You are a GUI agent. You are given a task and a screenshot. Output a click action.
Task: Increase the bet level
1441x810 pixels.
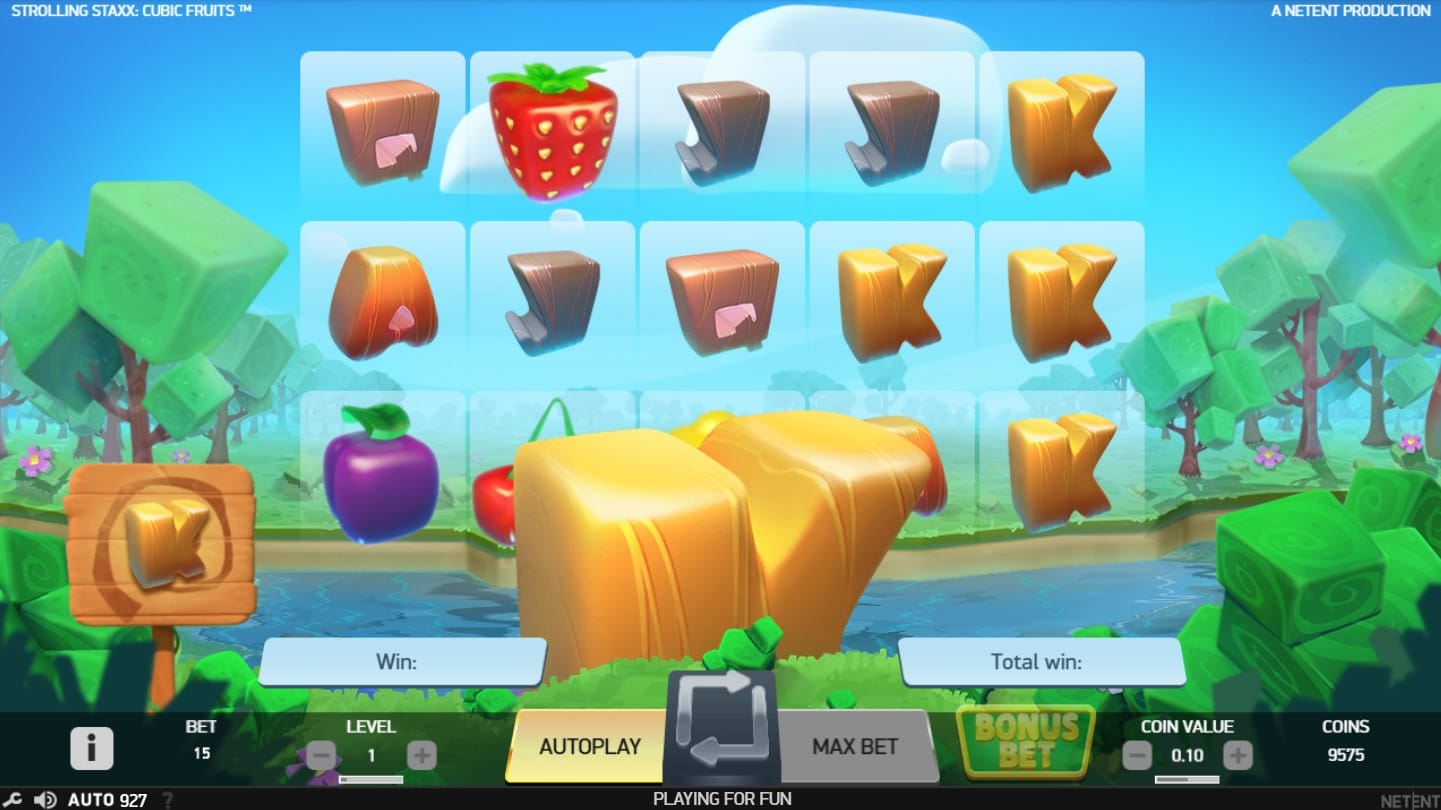[422, 756]
